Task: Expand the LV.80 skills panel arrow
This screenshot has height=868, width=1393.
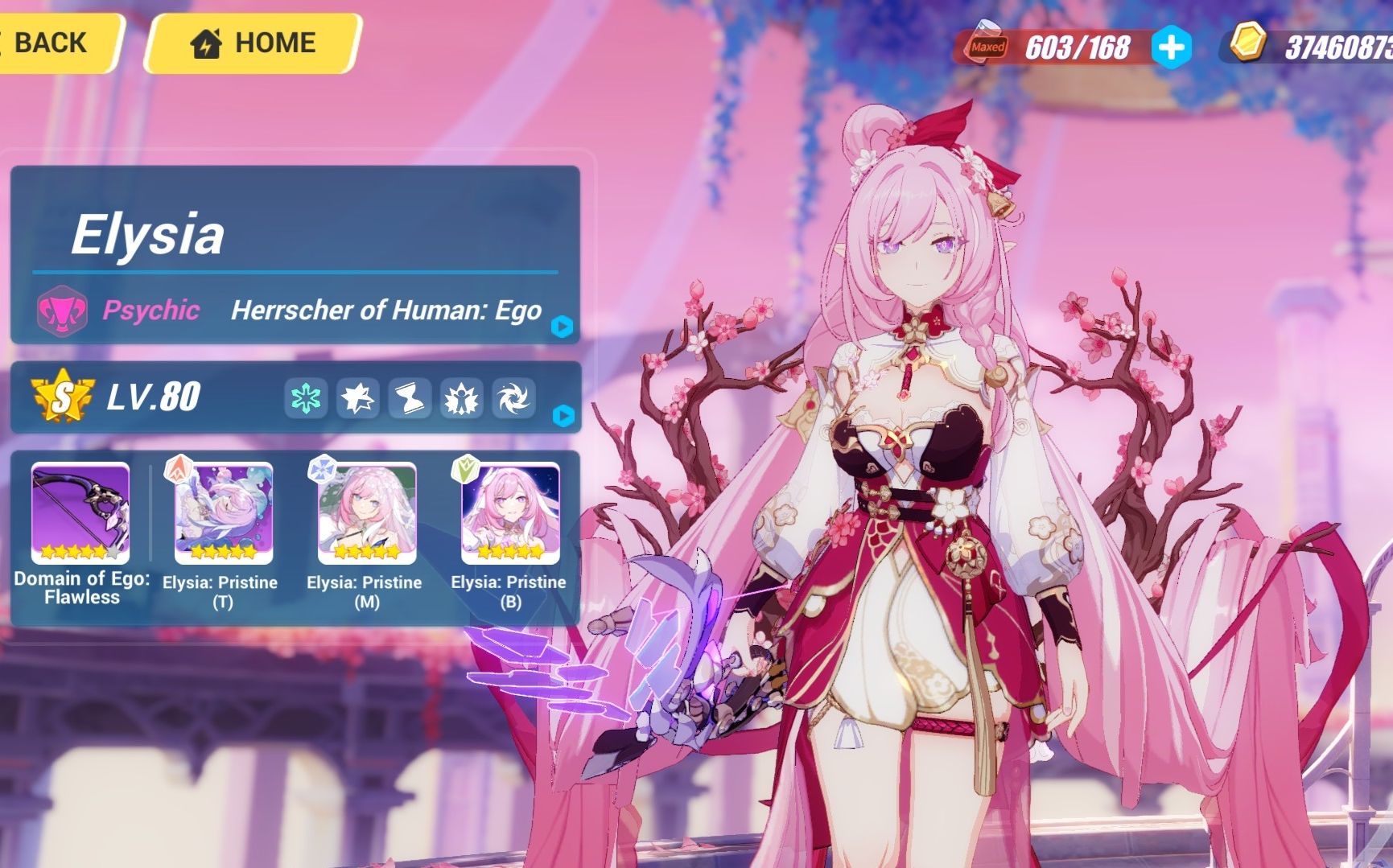Action: (x=565, y=417)
